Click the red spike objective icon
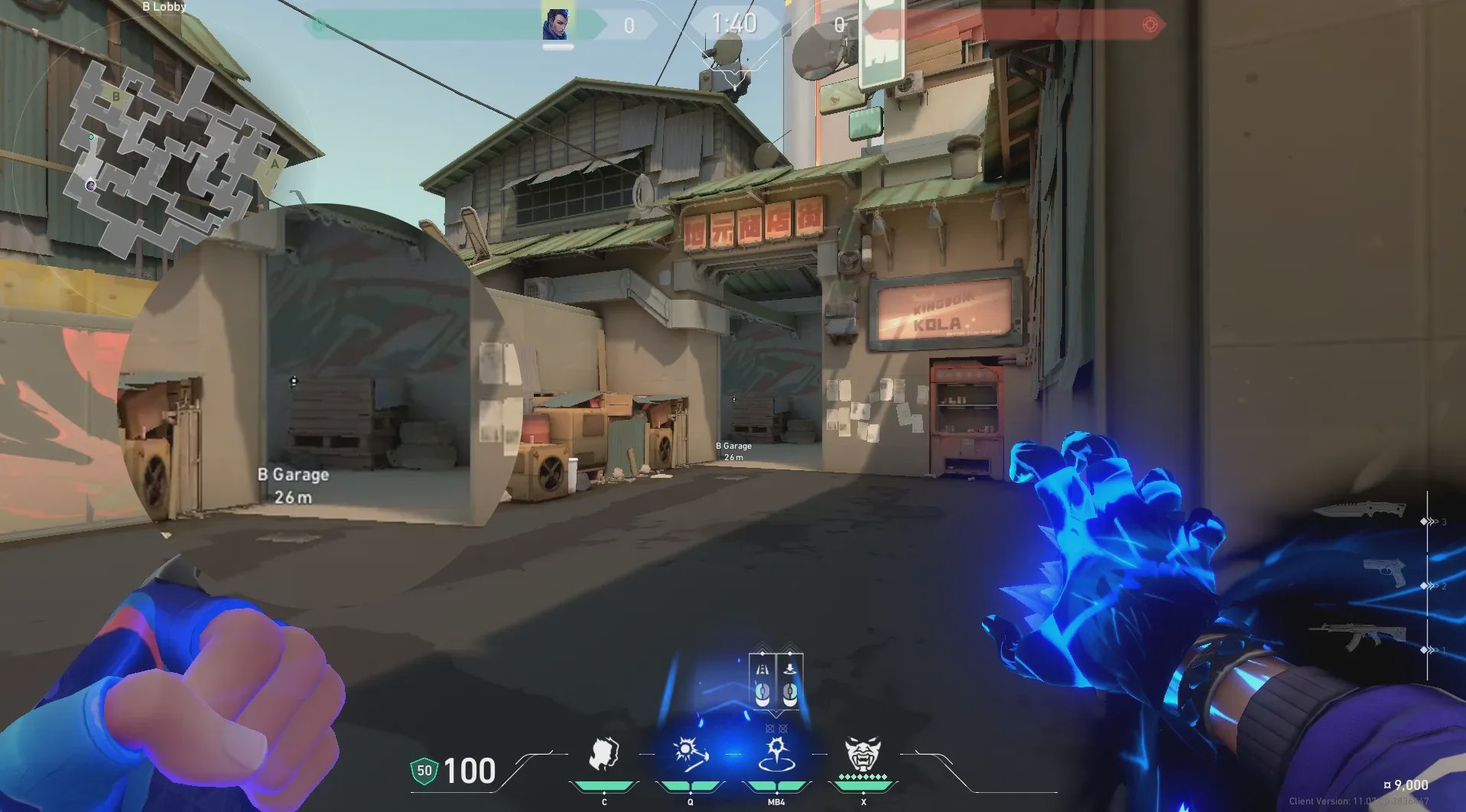Image resolution: width=1466 pixels, height=812 pixels. tap(1149, 24)
